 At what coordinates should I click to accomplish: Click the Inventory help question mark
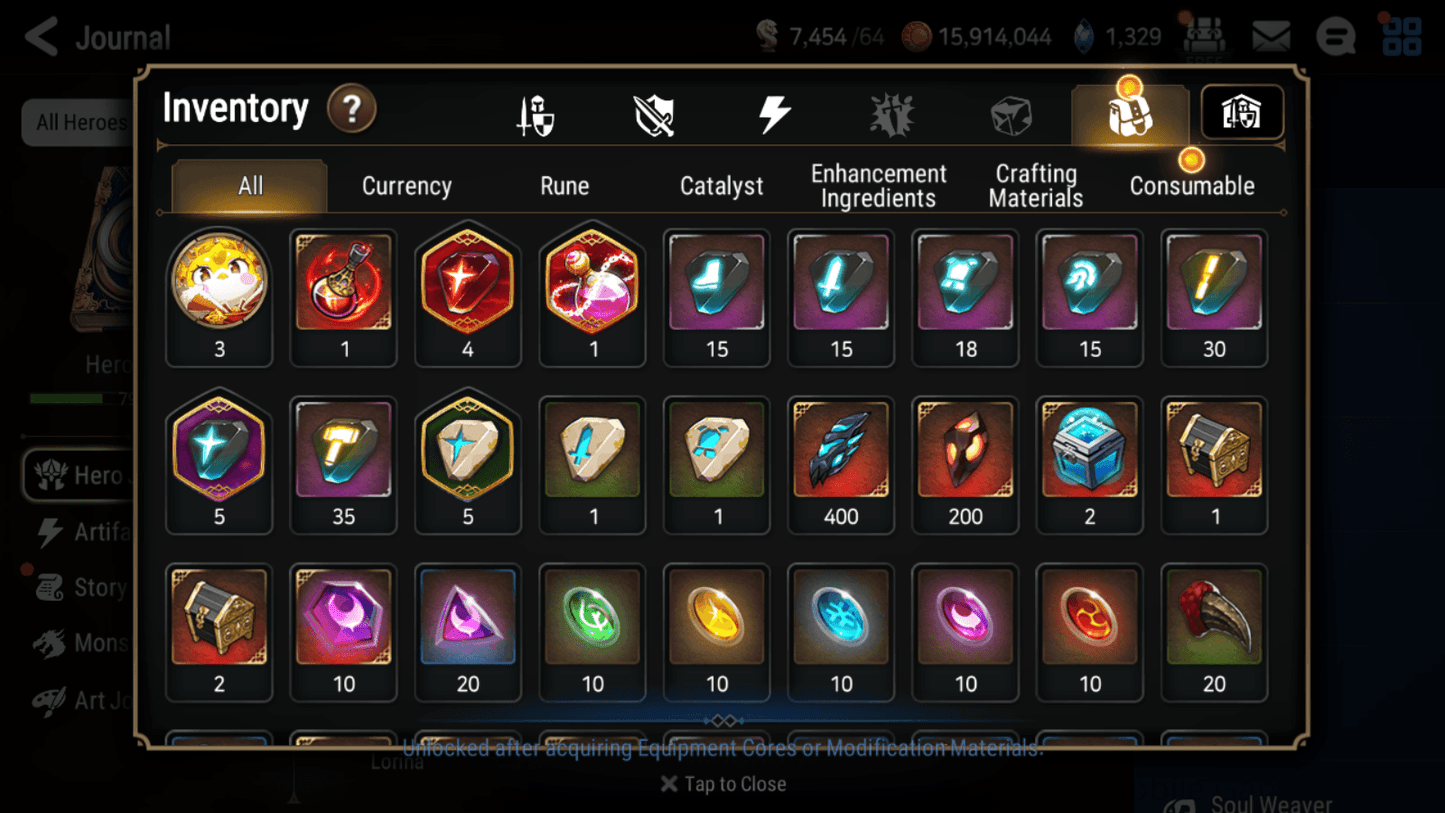351,110
